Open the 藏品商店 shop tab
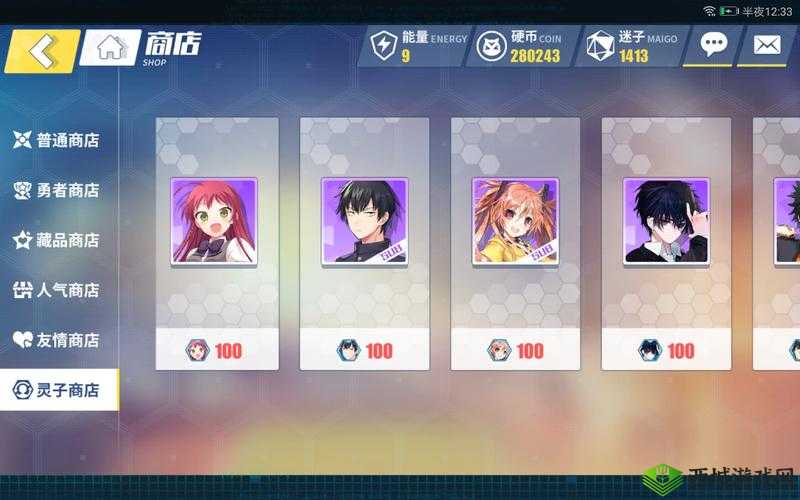800x500 pixels. click(57, 240)
